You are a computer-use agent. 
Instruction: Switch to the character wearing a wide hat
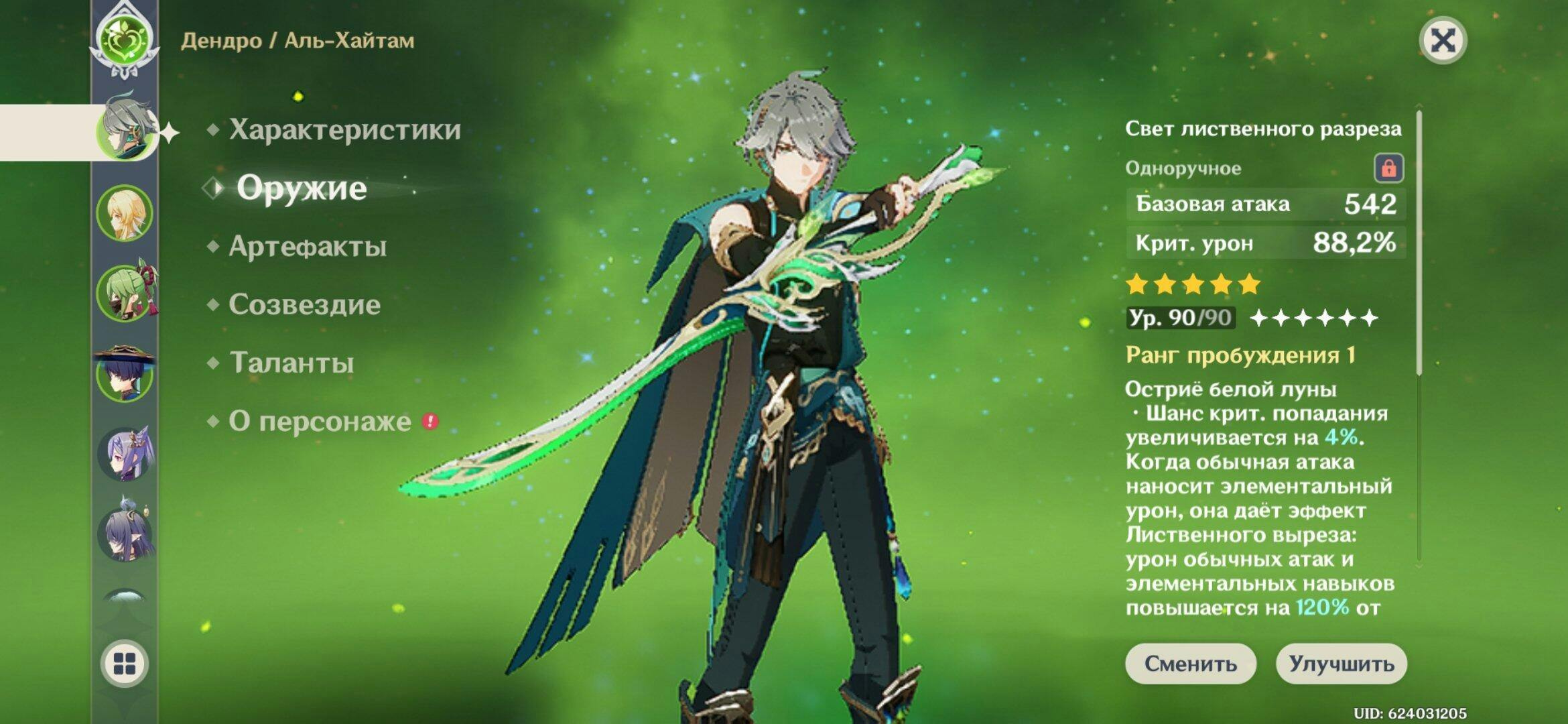(x=125, y=374)
